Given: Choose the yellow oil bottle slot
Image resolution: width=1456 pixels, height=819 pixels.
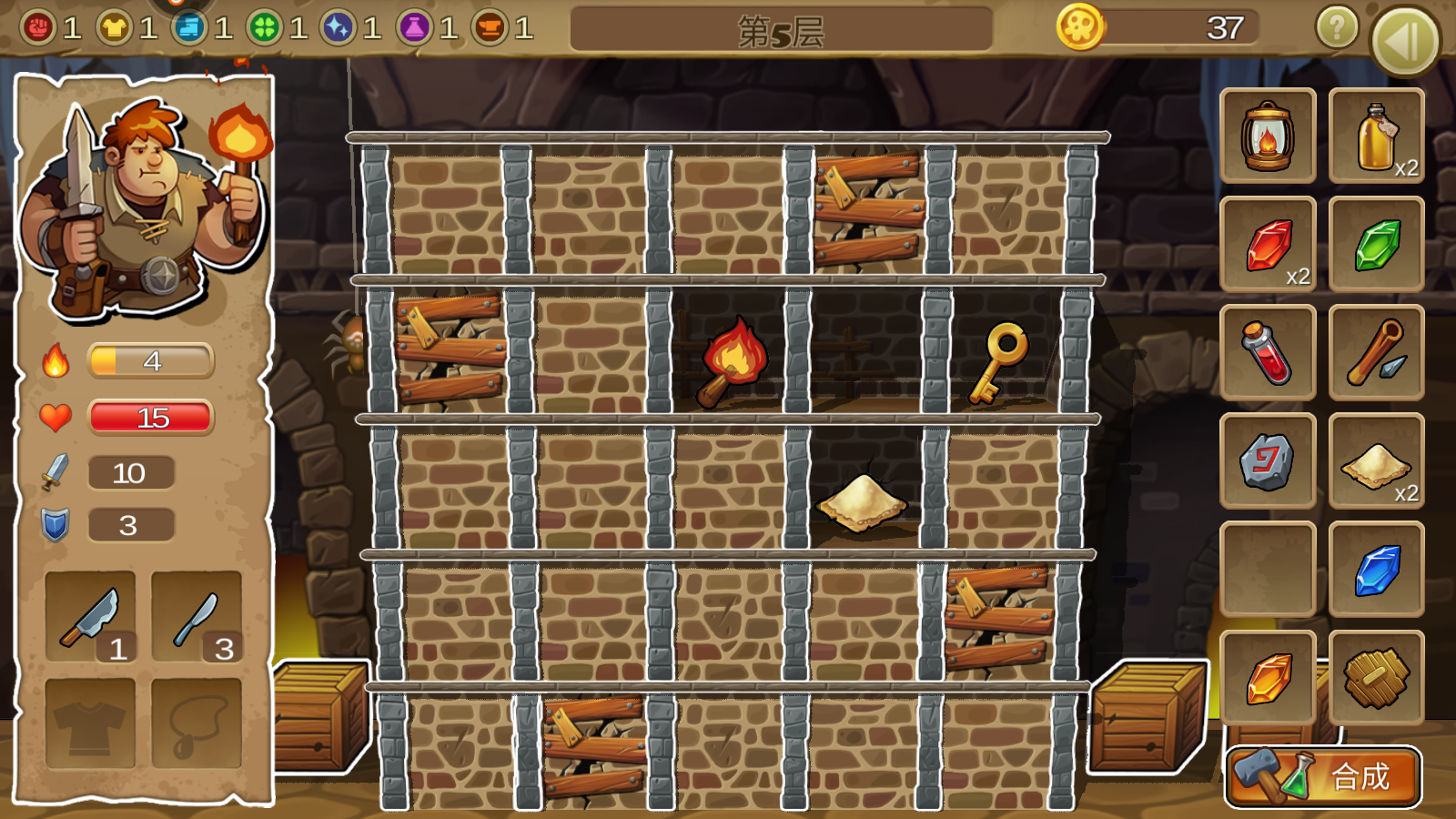Looking at the screenshot, I should pos(1377,136).
